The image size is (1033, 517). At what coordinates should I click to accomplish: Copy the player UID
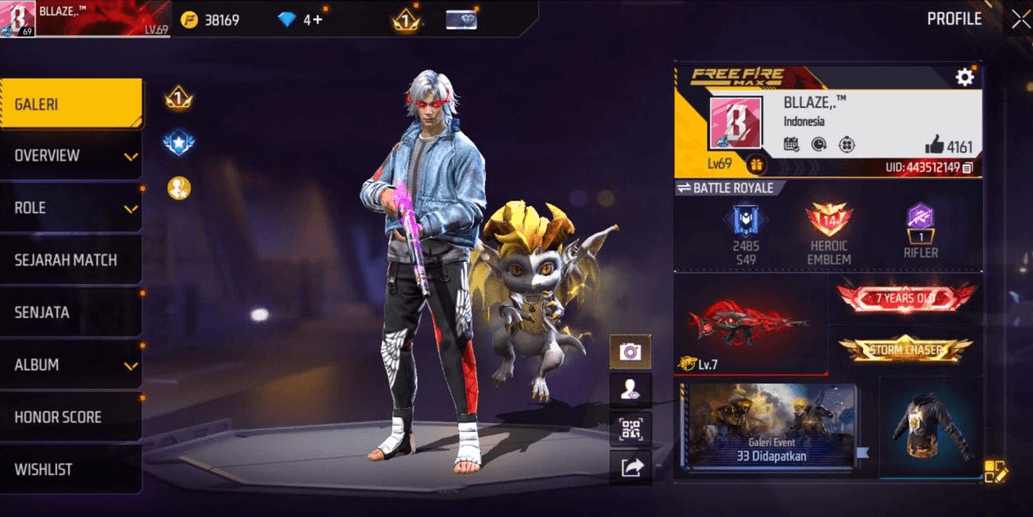(968, 167)
